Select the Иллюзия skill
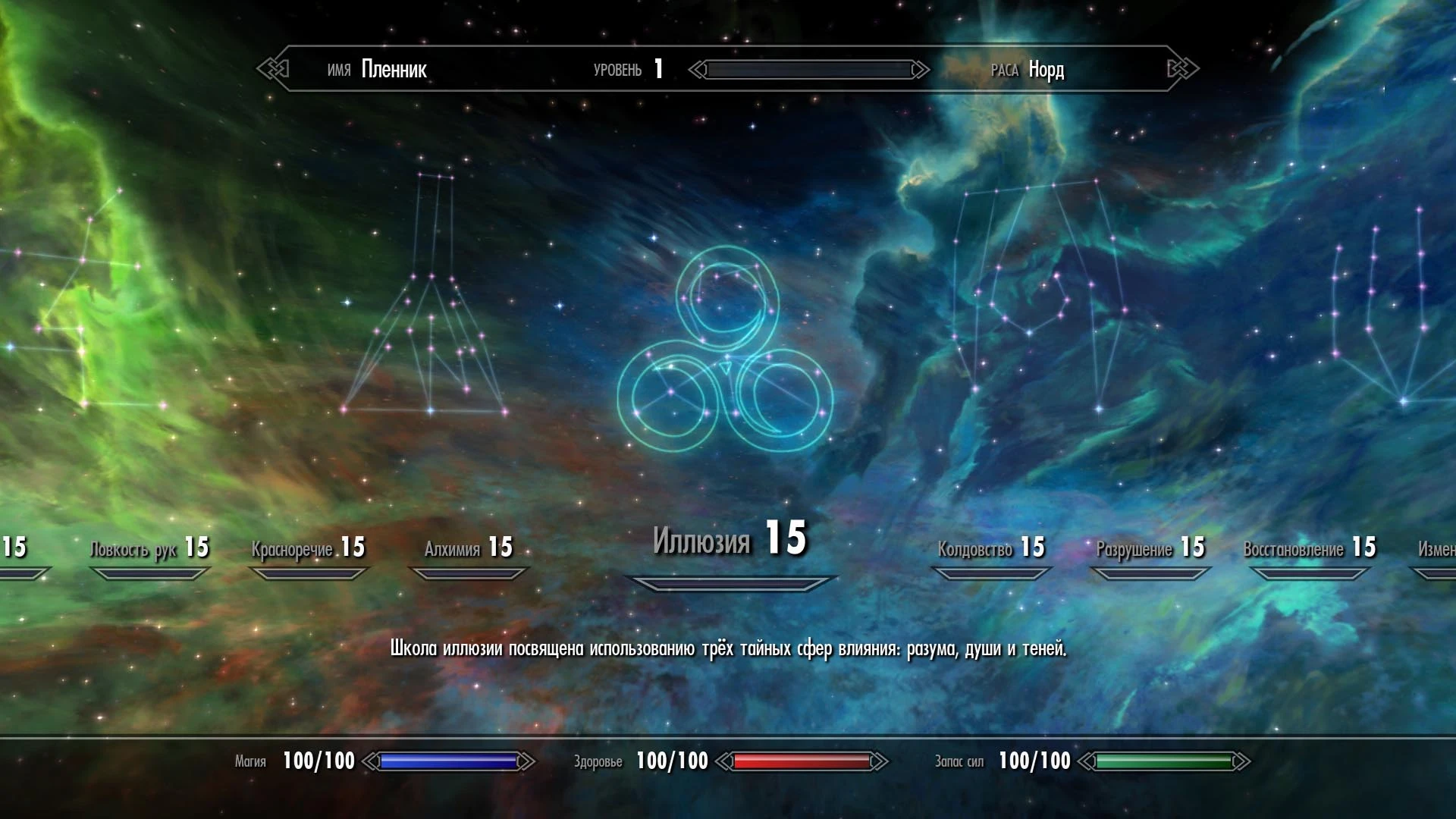Image resolution: width=1456 pixels, height=819 pixels. (729, 540)
